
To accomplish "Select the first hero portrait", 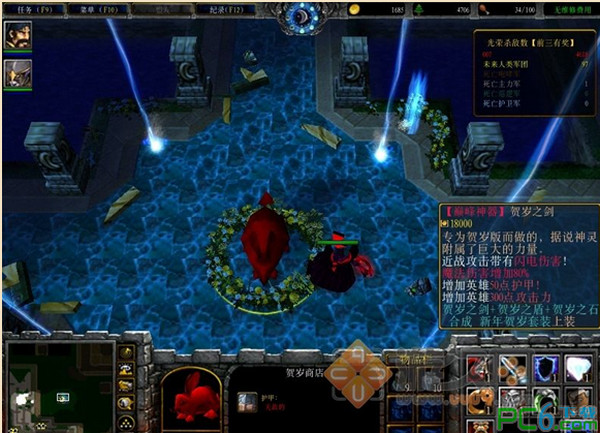I will click(18, 35).
